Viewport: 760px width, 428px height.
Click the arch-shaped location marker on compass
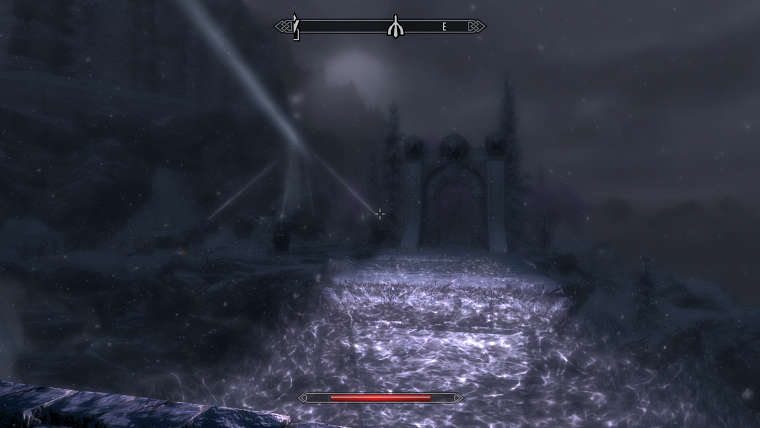pyautogui.click(x=395, y=26)
